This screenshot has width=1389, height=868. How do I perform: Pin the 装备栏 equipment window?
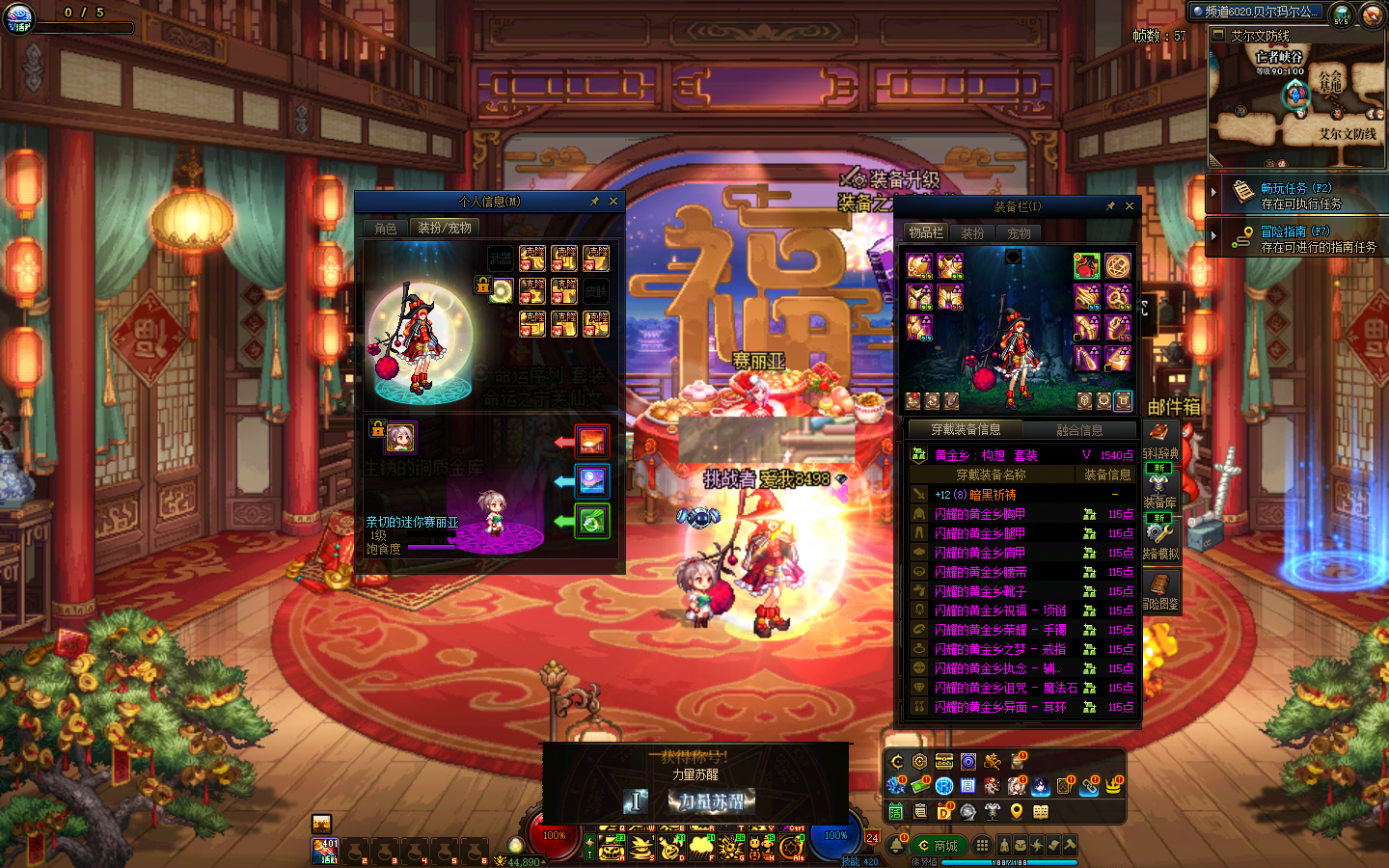[x=1110, y=206]
